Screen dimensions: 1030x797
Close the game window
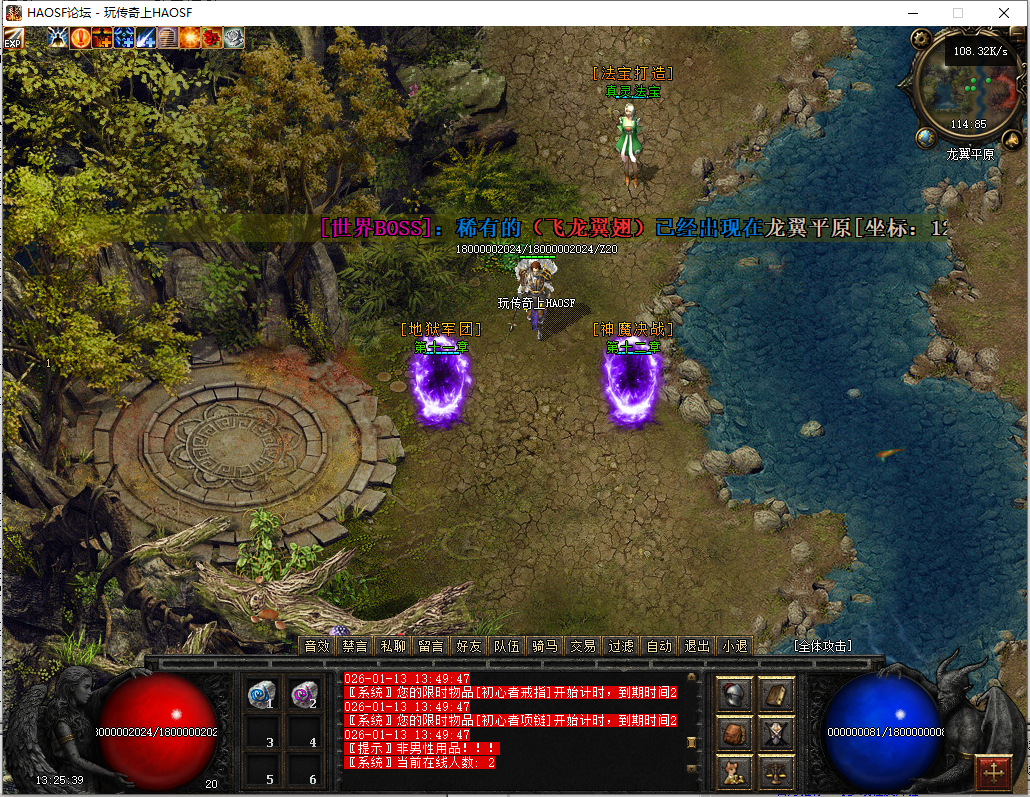click(1004, 13)
